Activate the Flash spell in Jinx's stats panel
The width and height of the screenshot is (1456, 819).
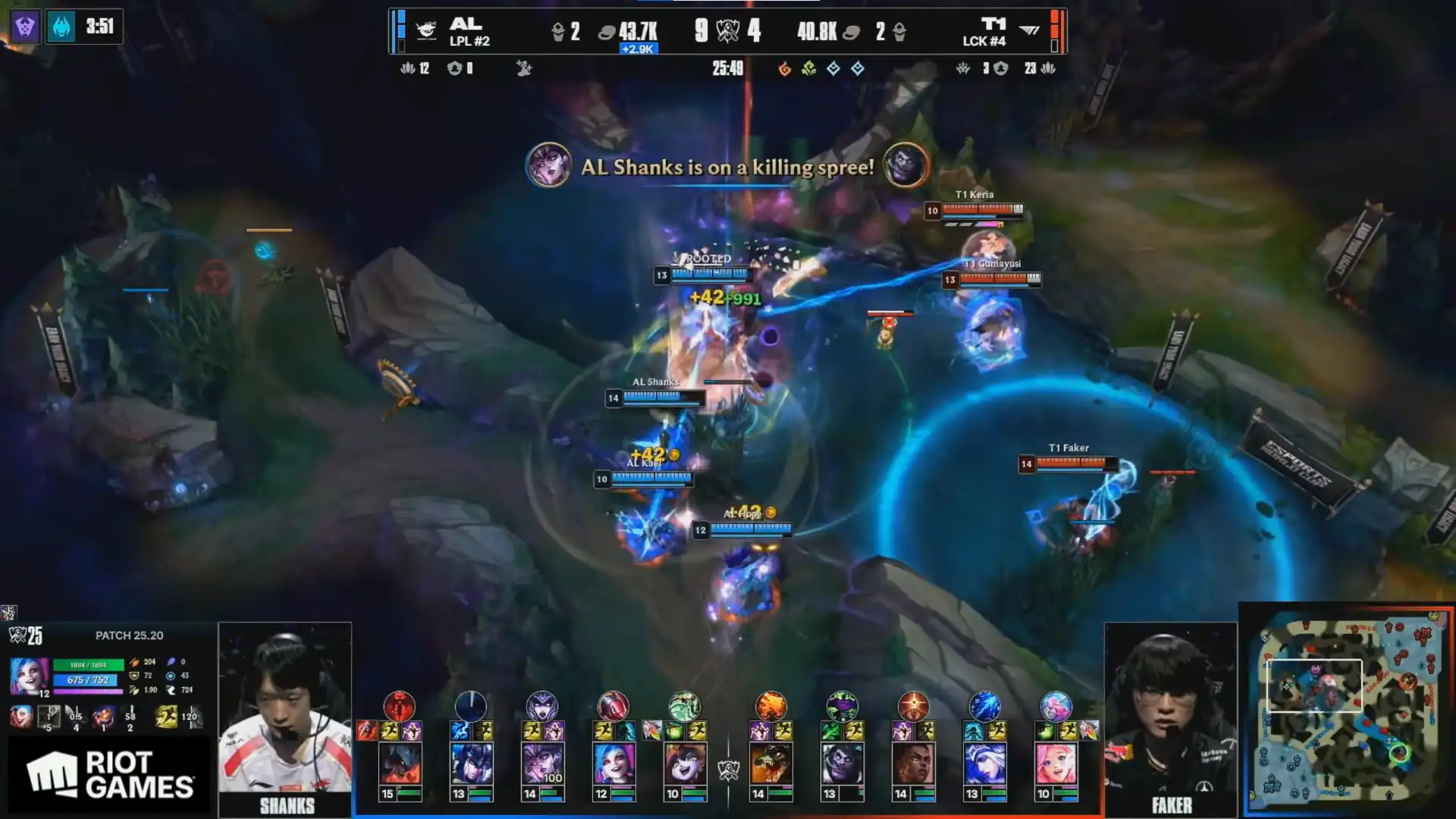click(166, 716)
